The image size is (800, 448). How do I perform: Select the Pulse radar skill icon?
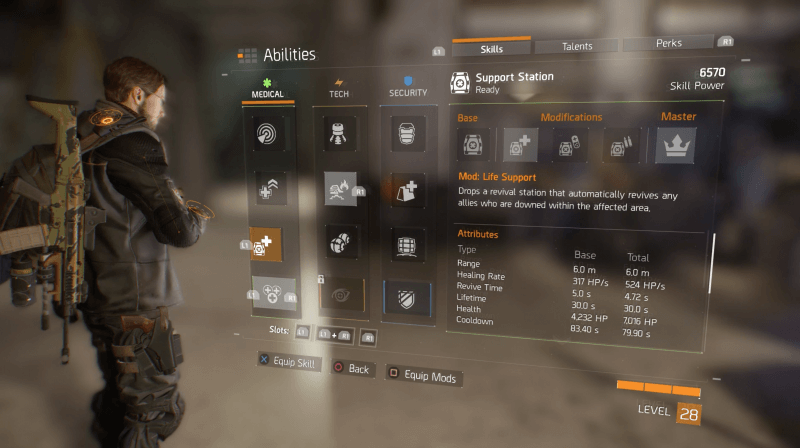tap(268, 133)
